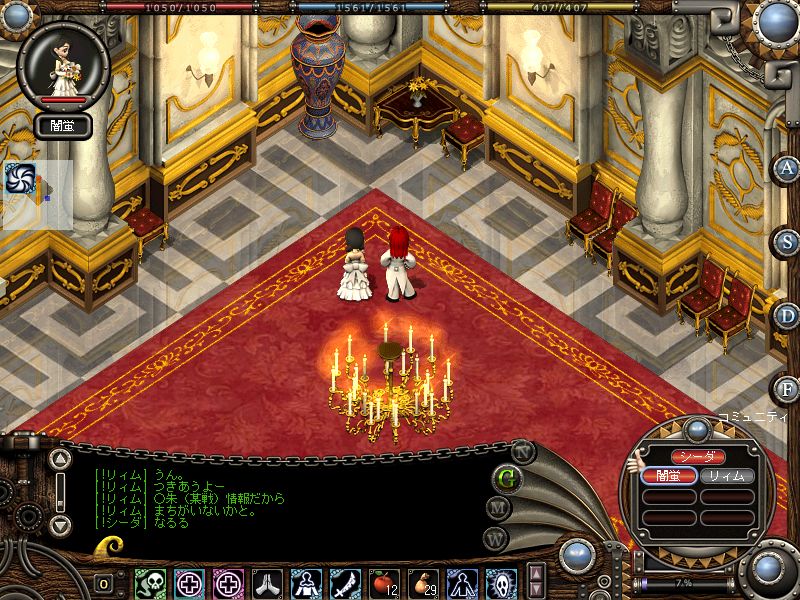Select the sword slash skill icon
This screenshot has height=600, width=800.
coord(345,582)
